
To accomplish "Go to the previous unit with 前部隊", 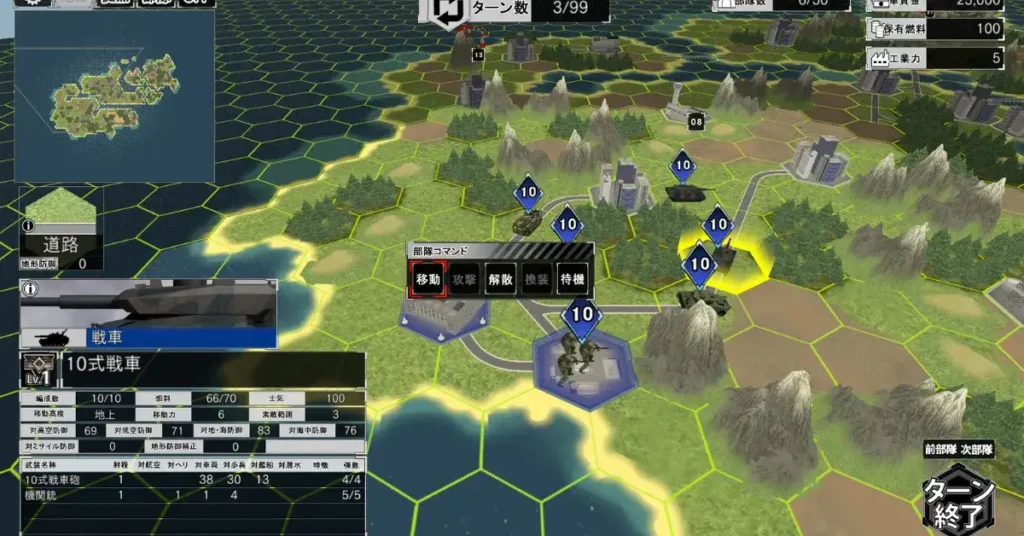I will 938,451.
